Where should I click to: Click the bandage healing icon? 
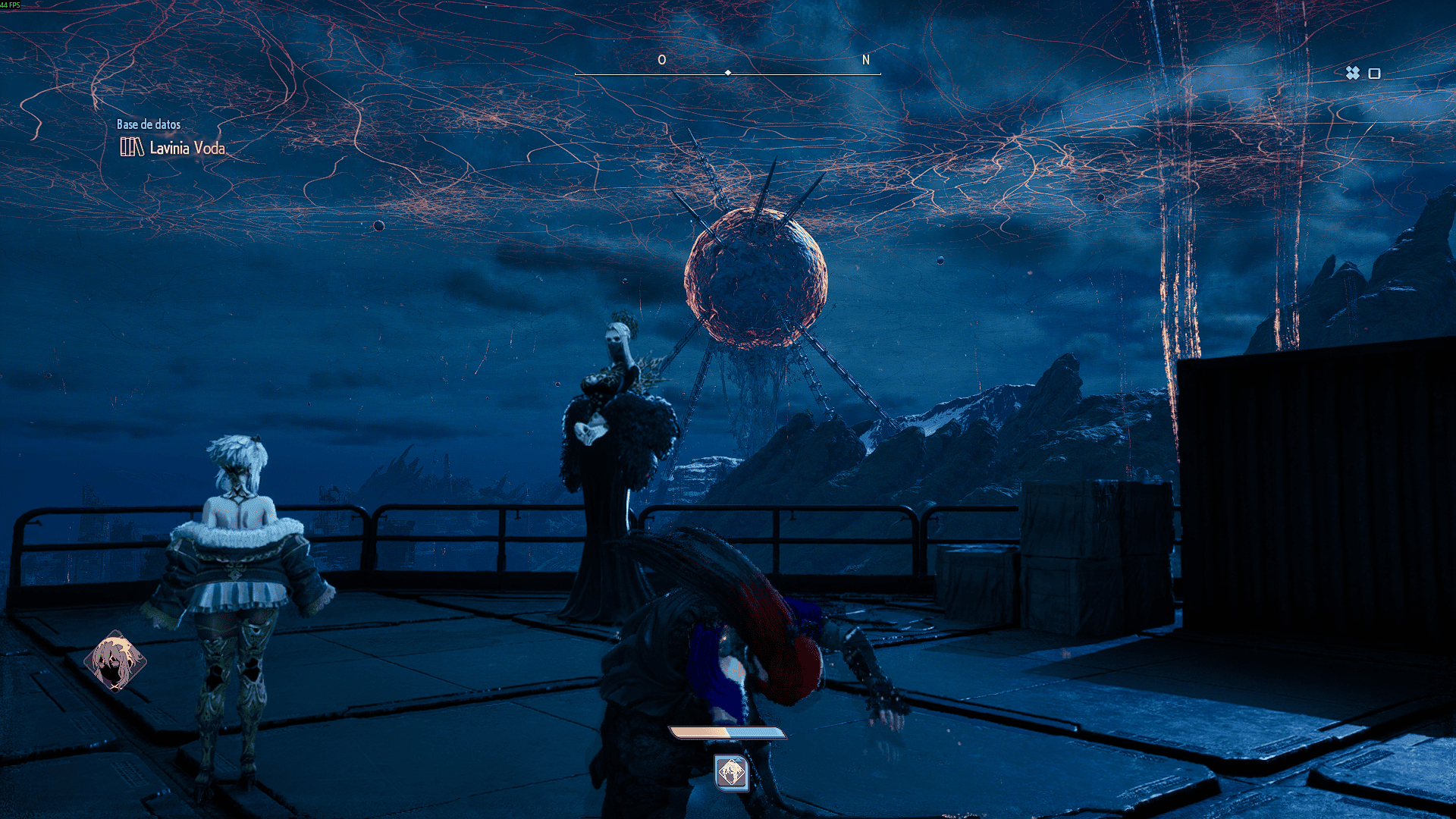coord(1352,73)
